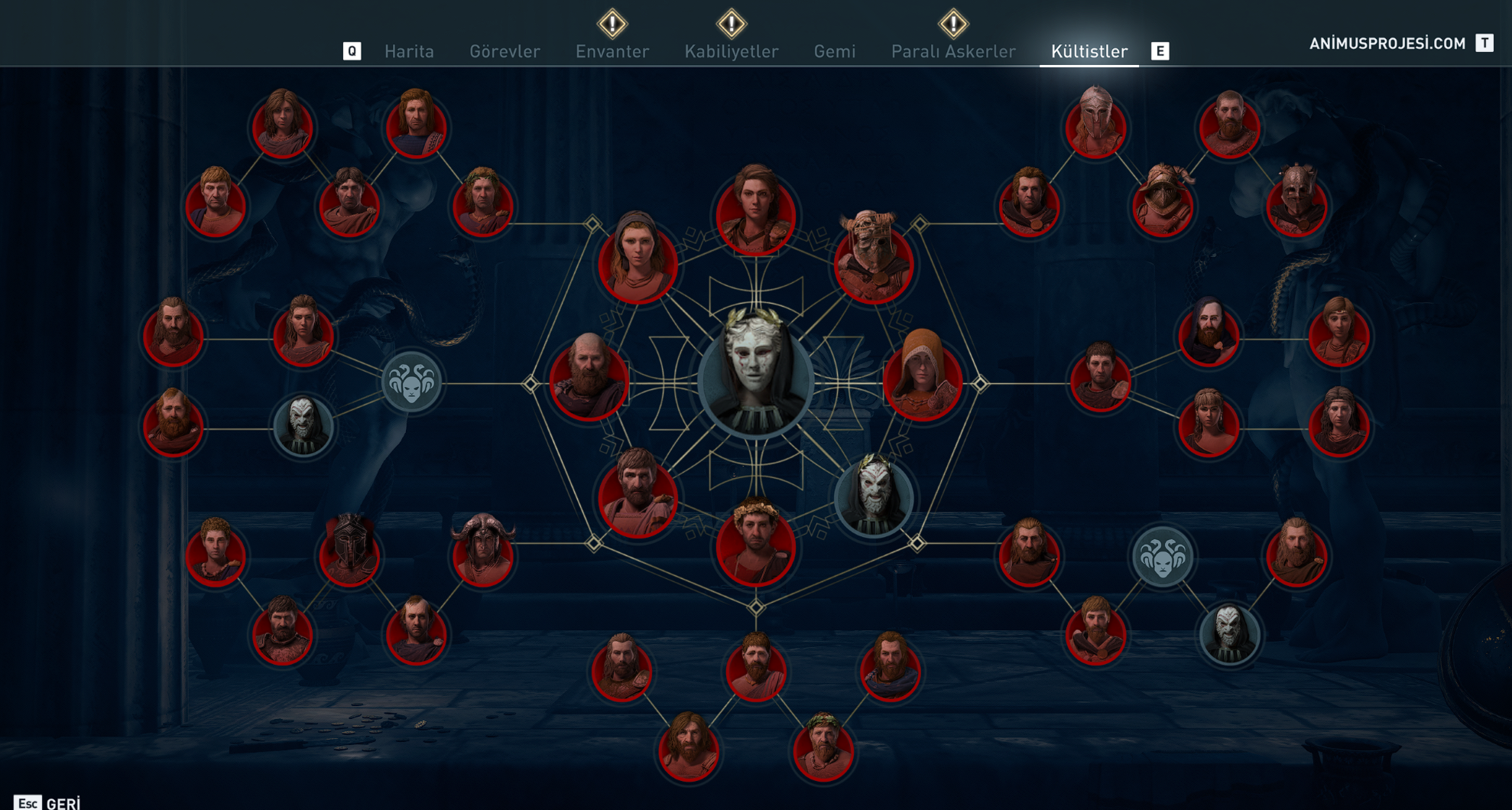Select the Gemi tab
This screenshot has width=1512, height=810.
click(x=835, y=51)
